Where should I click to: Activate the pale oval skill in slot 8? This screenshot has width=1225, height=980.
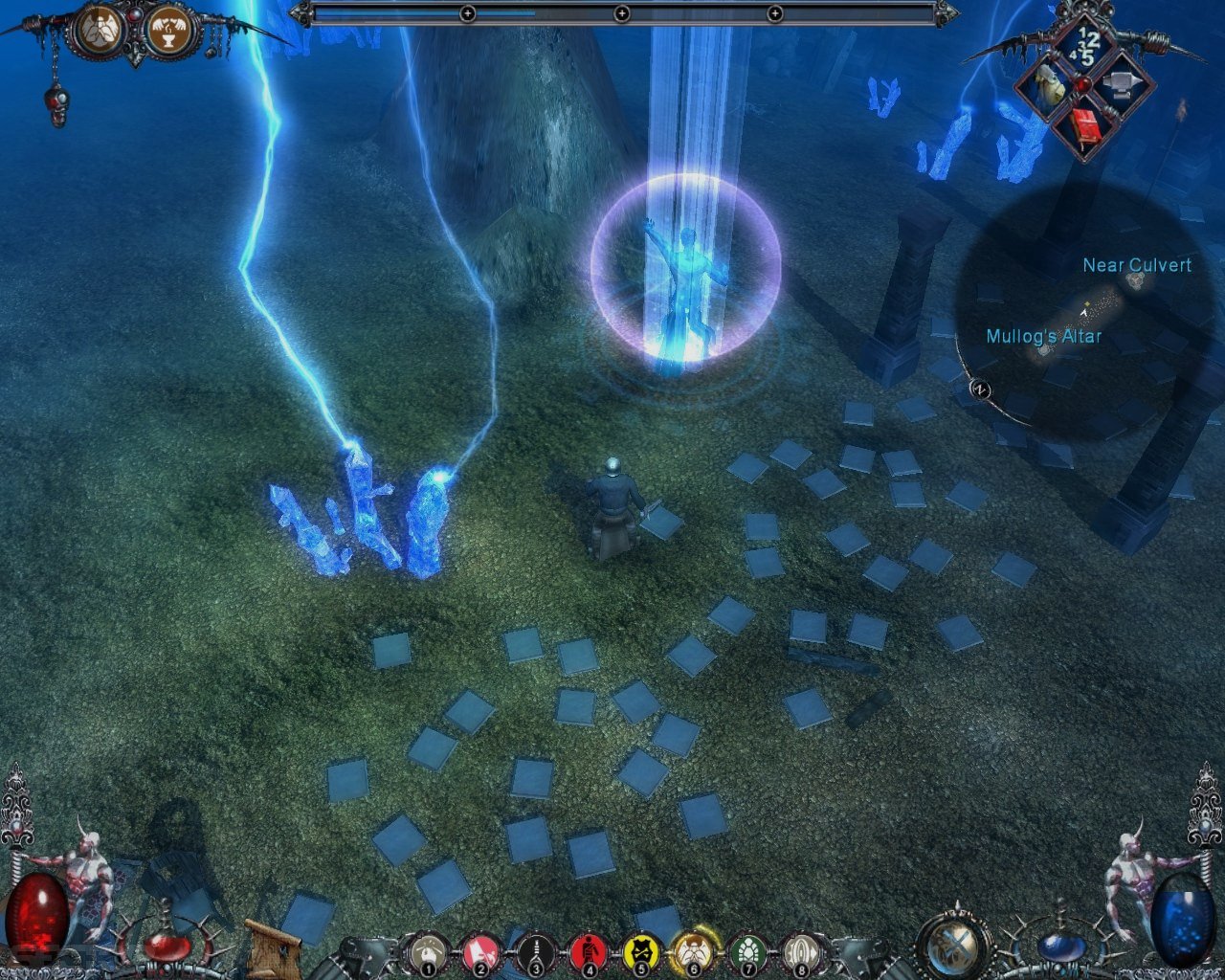pyautogui.click(x=800, y=952)
